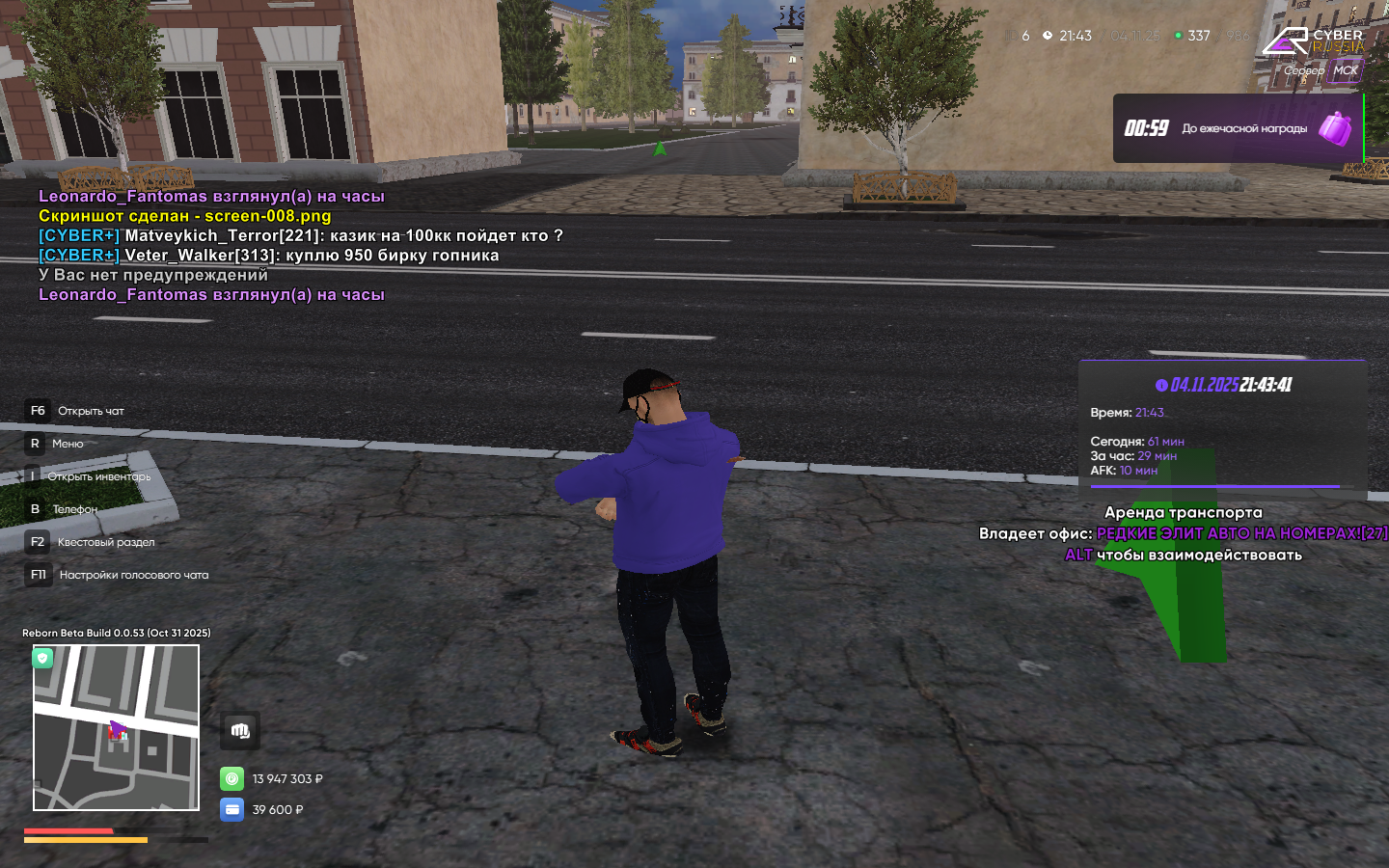Viewport: 1389px width, 868px height.
Task: Click Veter_Walker's chat message
Action: click(311, 255)
